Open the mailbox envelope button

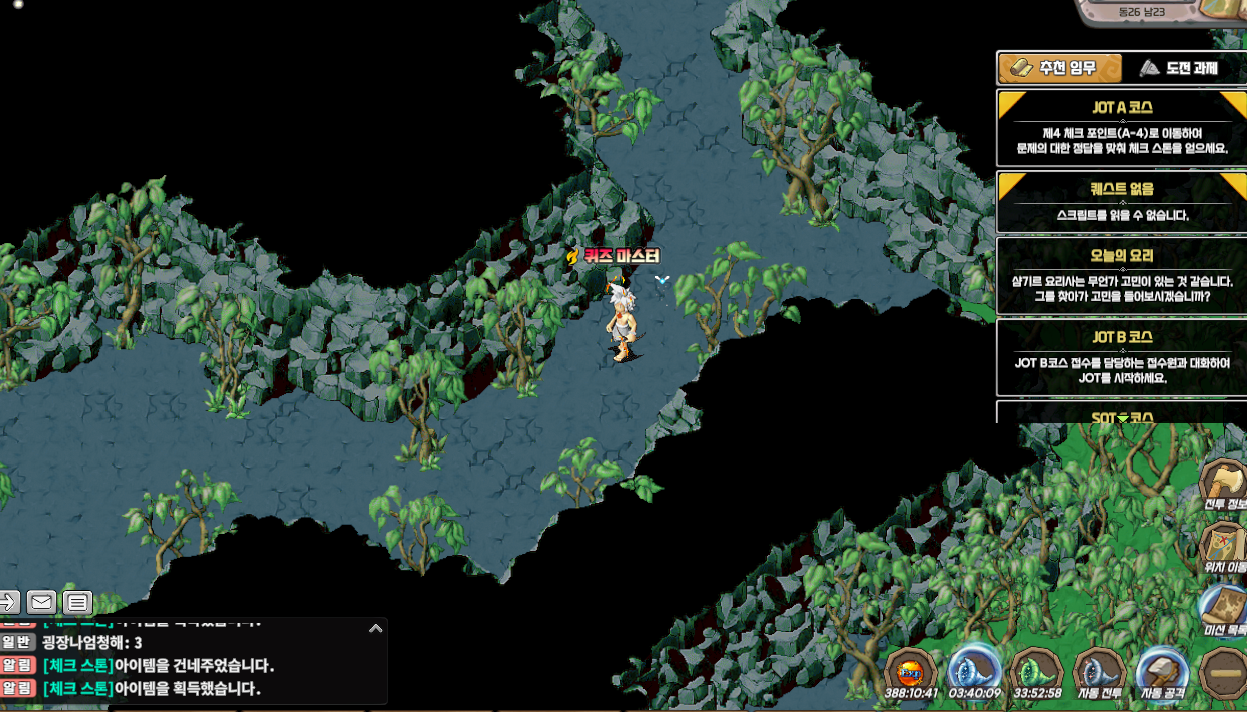pyautogui.click(x=41, y=602)
